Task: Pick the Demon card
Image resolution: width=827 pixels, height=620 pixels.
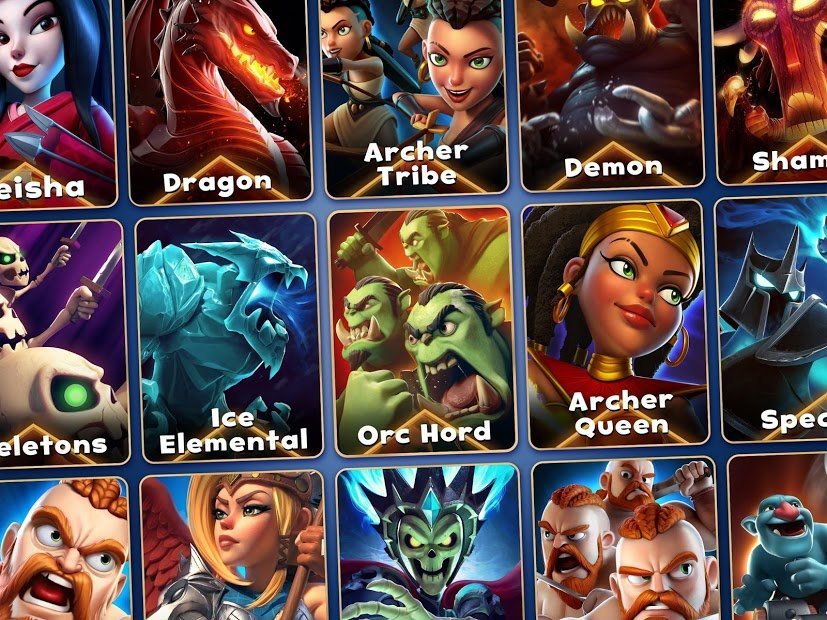Action: [x=609, y=90]
